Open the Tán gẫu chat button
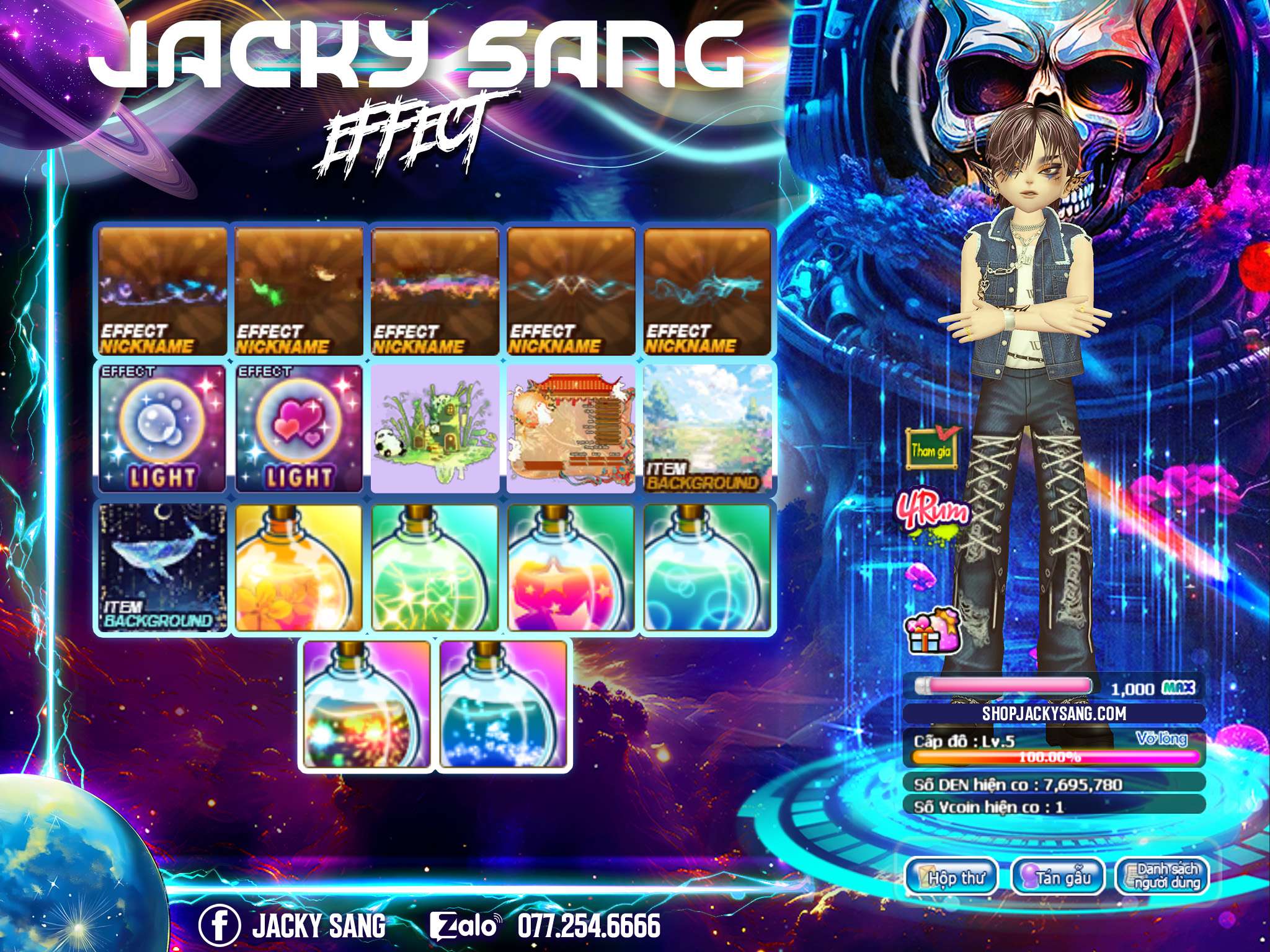Image resolution: width=1270 pixels, height=952 pixels. (x=1057, y=876)
